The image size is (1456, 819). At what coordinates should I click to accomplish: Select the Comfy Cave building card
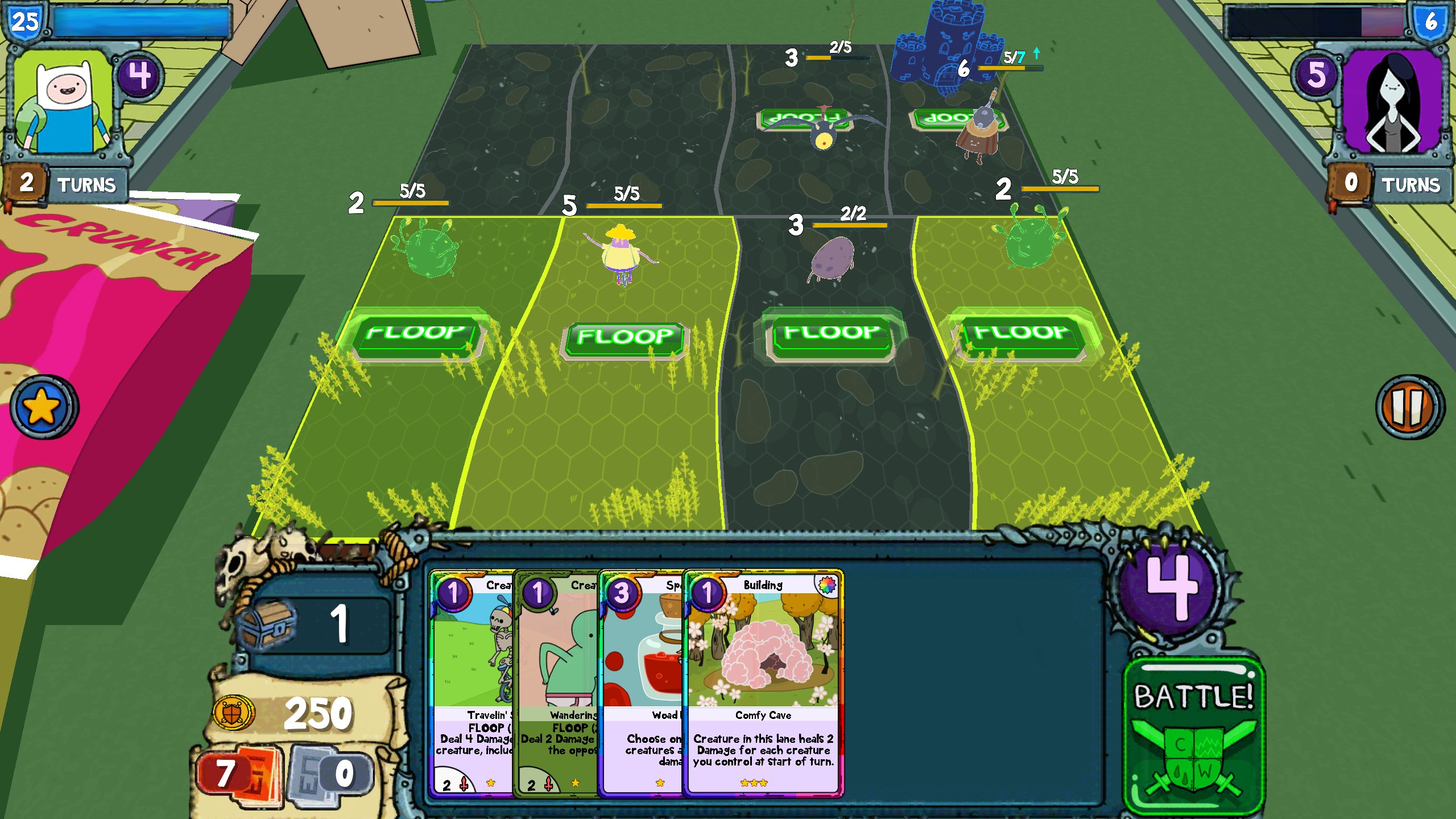763,682
